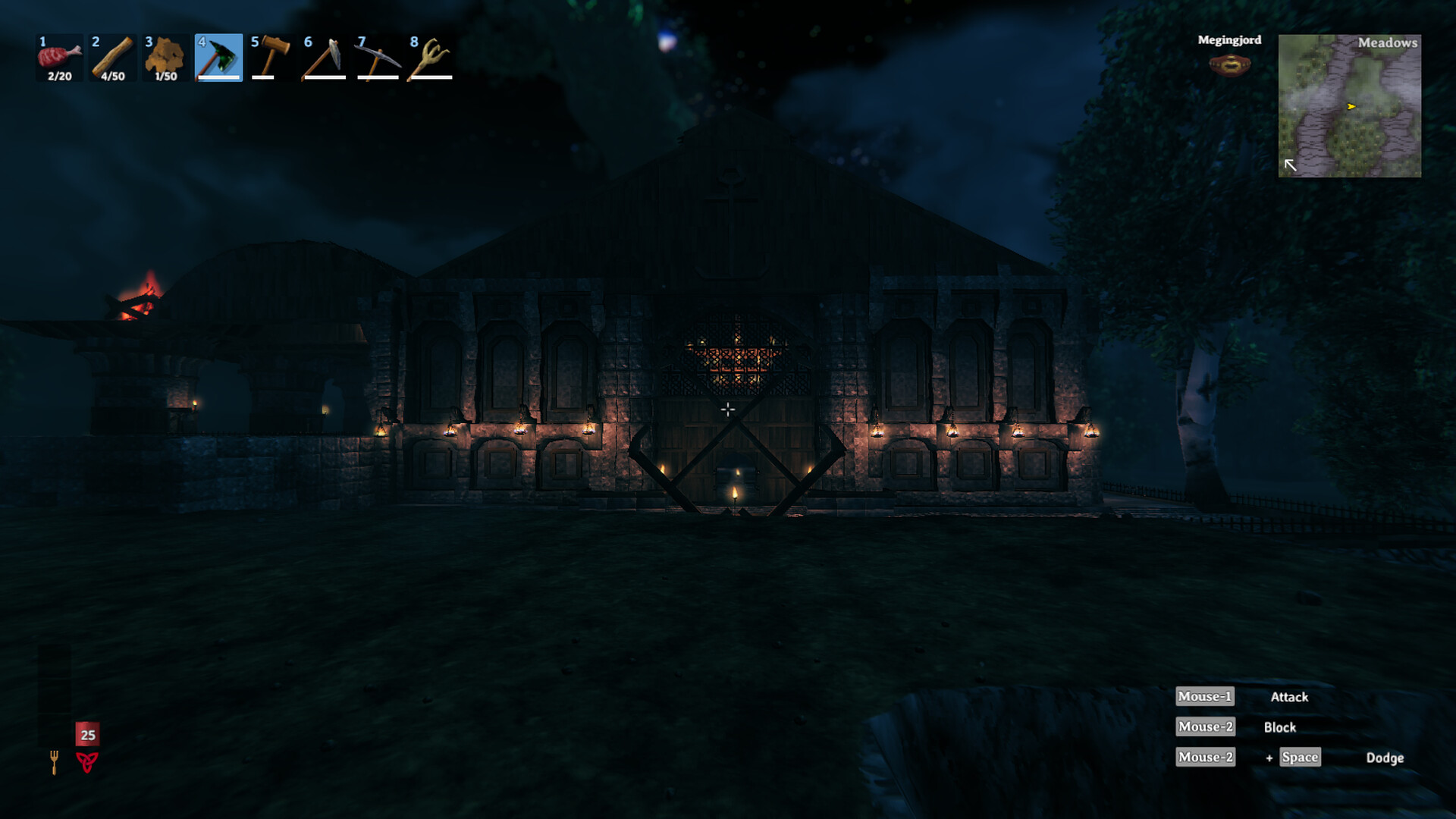The width and height of the screenshot is (1456, 819).
Task: Expand the Meadows biome label
Action: 1389,43
